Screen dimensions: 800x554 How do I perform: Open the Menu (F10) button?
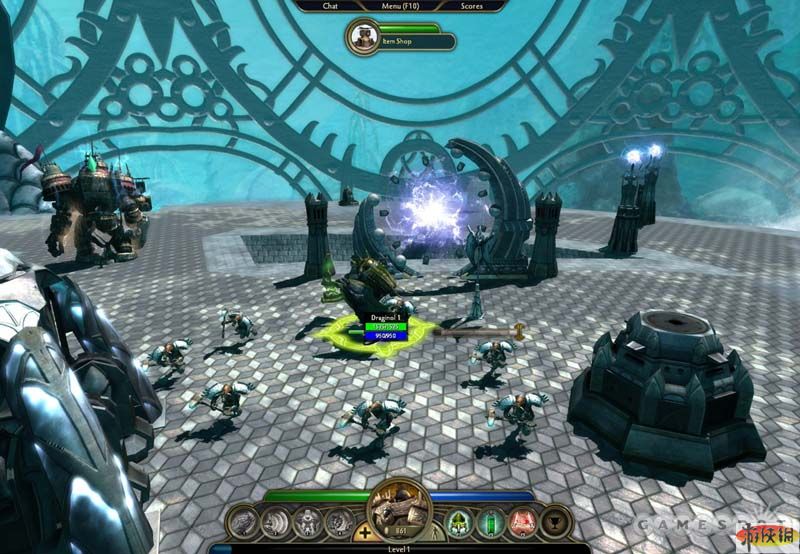(x=400, y=5)
